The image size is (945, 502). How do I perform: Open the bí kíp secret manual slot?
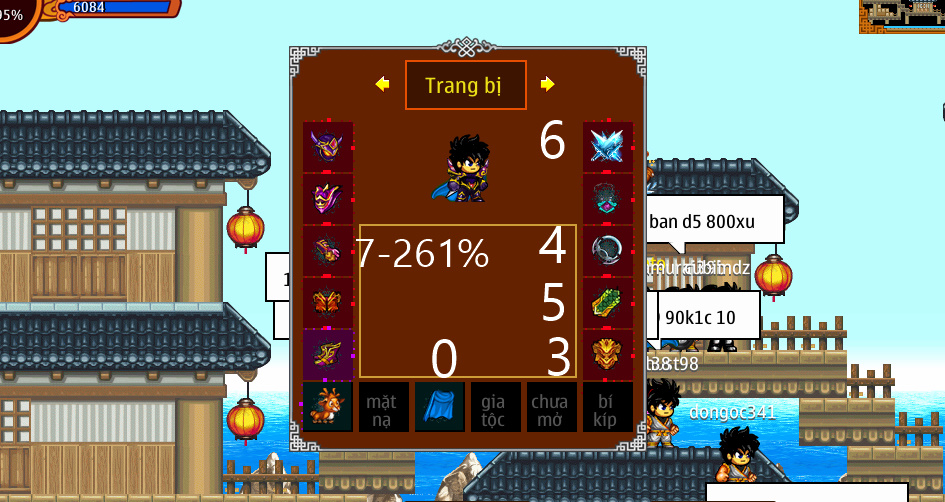(608, 407)
